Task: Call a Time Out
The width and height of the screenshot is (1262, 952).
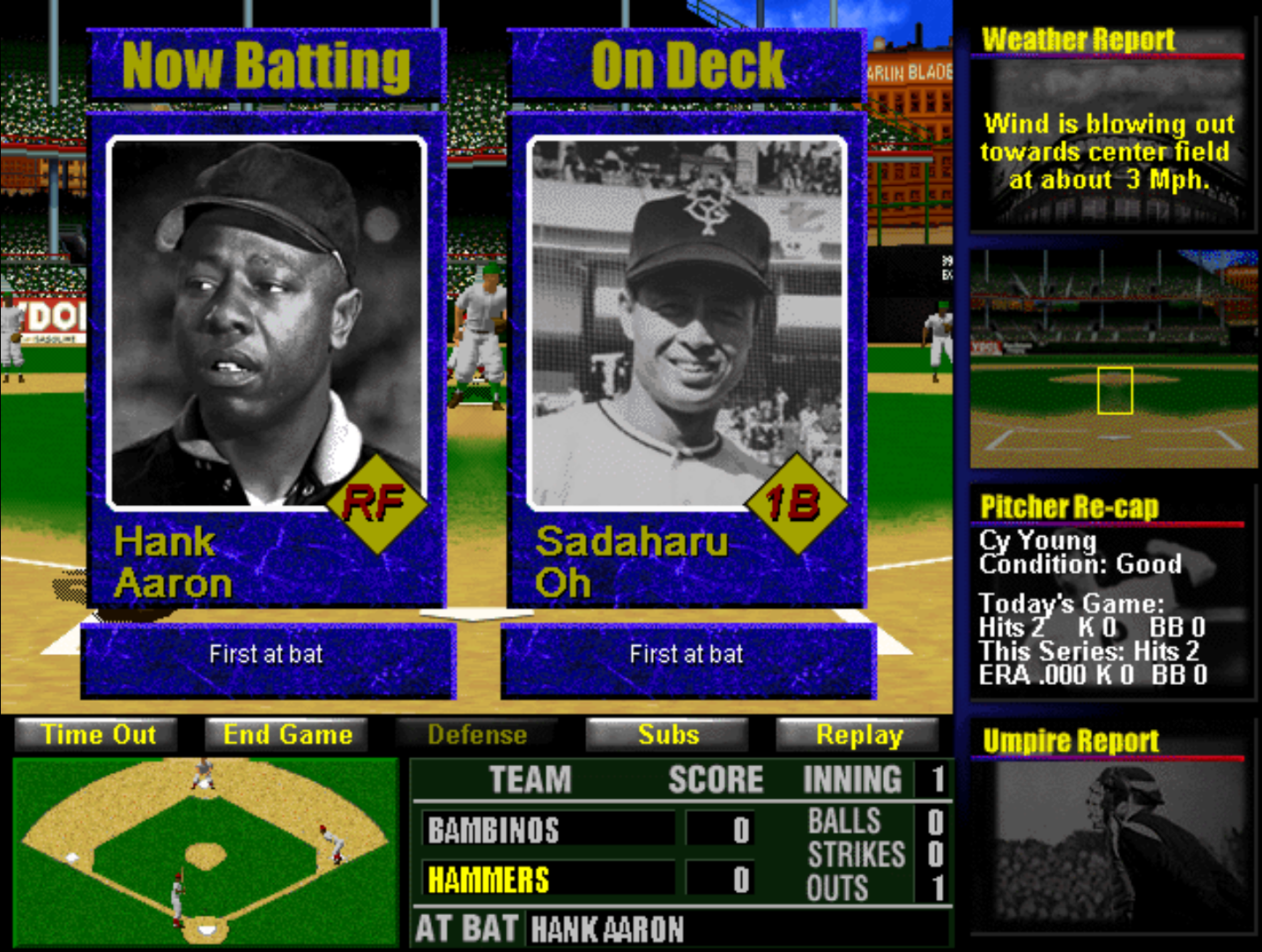Action: [97, 734]
